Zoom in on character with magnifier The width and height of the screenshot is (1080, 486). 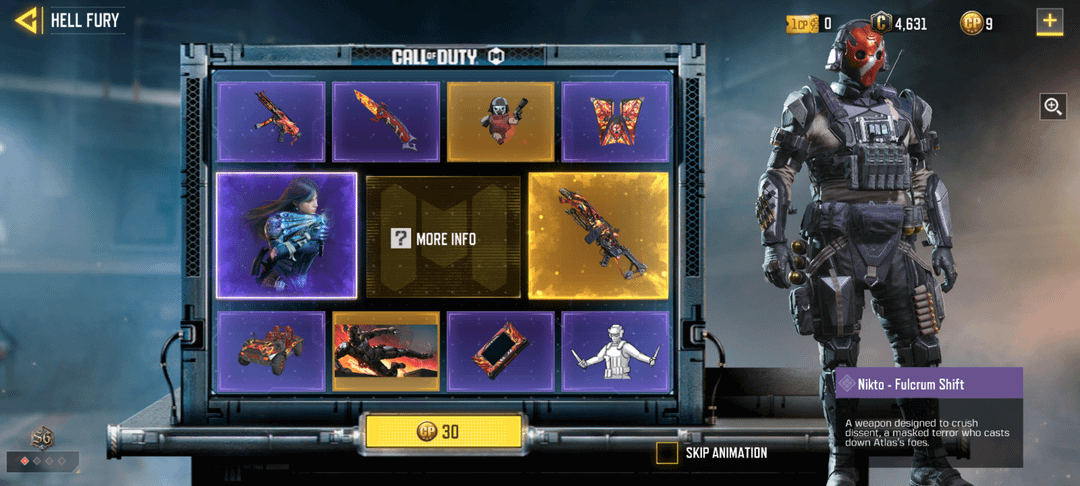click(1052, 106)
